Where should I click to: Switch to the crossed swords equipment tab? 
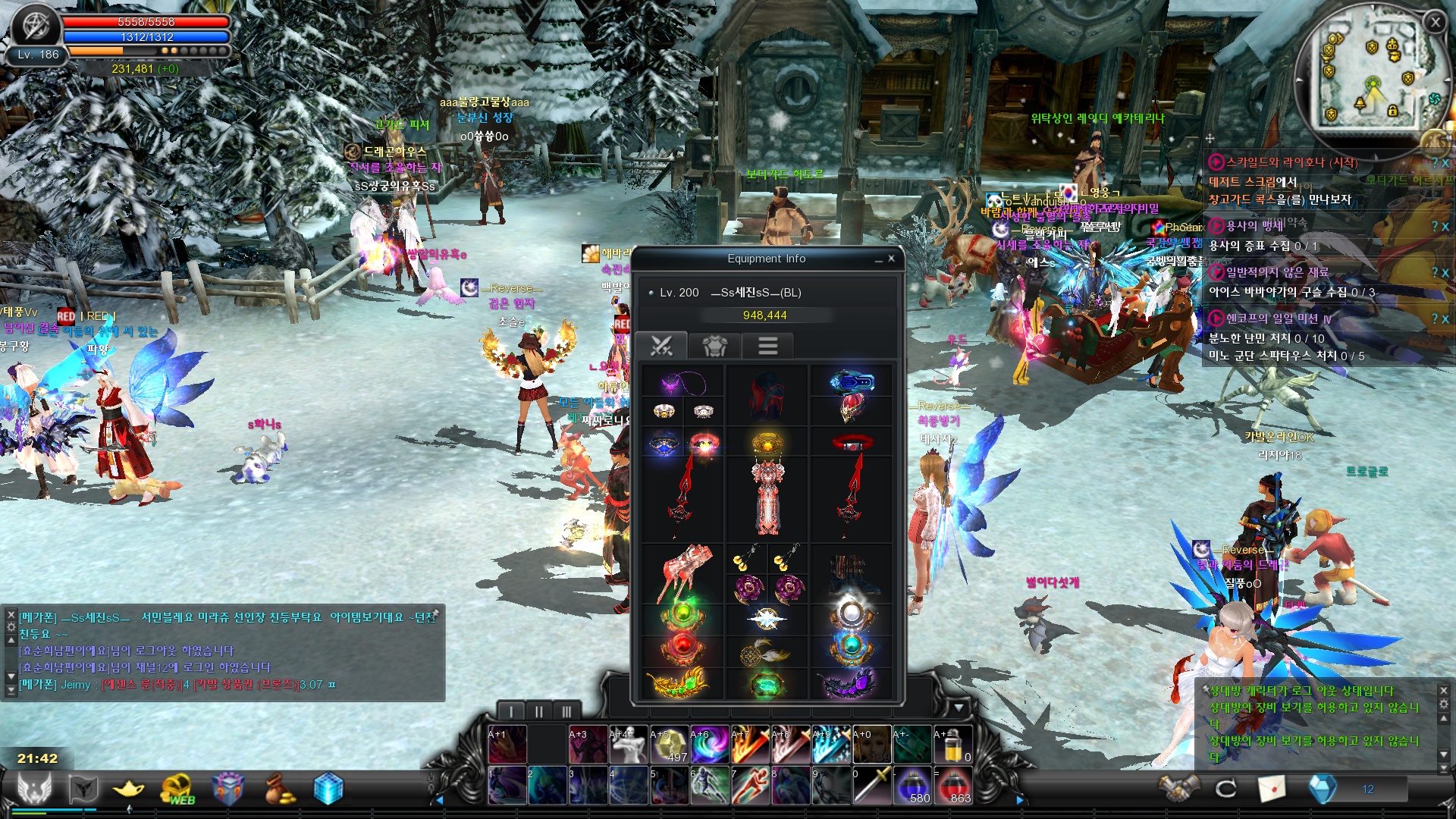(661, 346)
